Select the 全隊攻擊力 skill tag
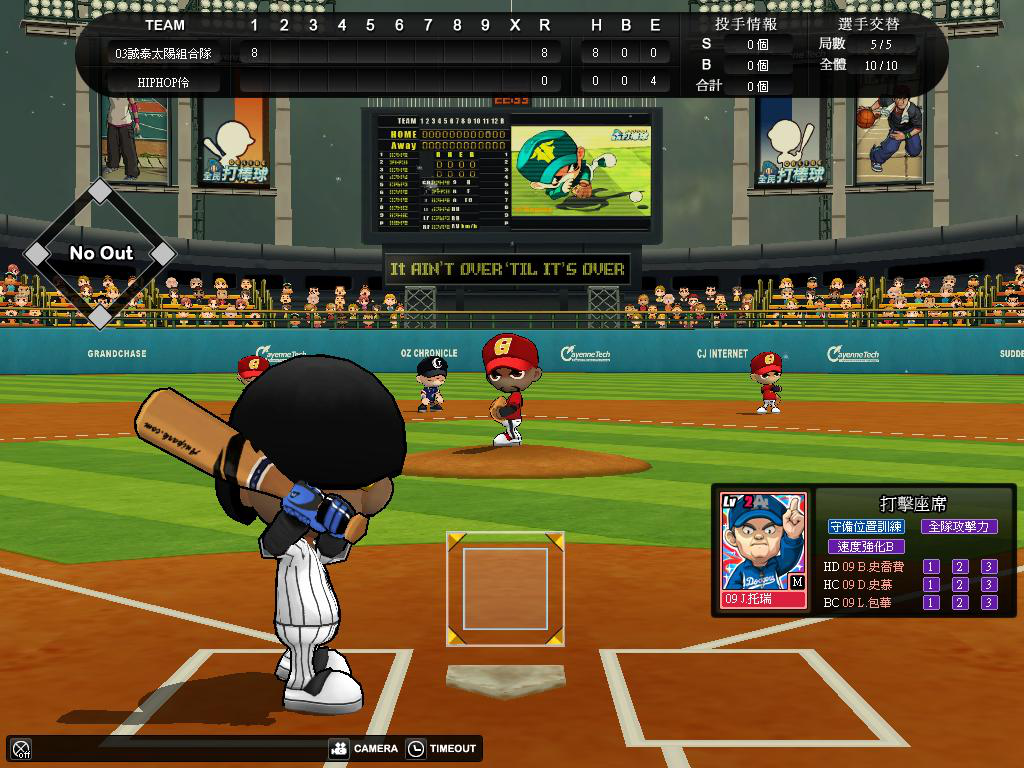 958,526
